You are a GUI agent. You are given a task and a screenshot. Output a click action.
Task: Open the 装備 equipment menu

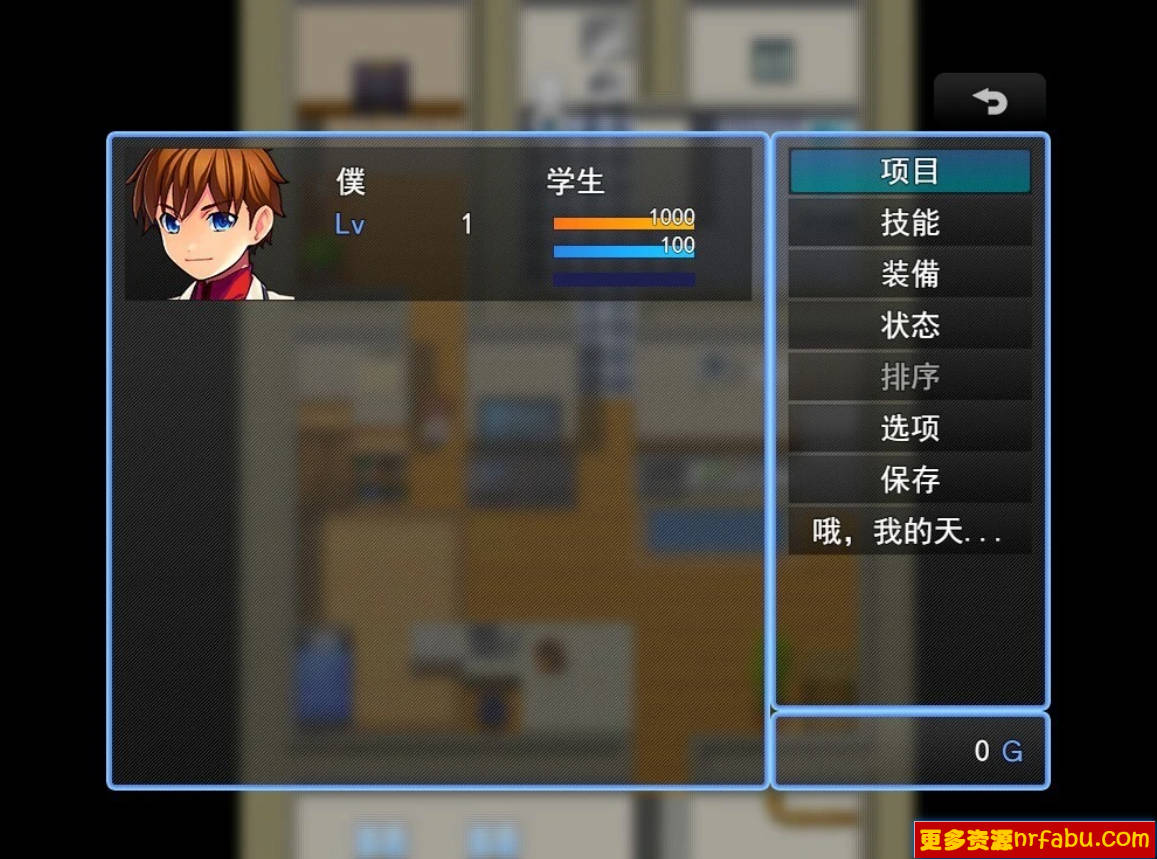pyautogui.click(x=909, y=274)
